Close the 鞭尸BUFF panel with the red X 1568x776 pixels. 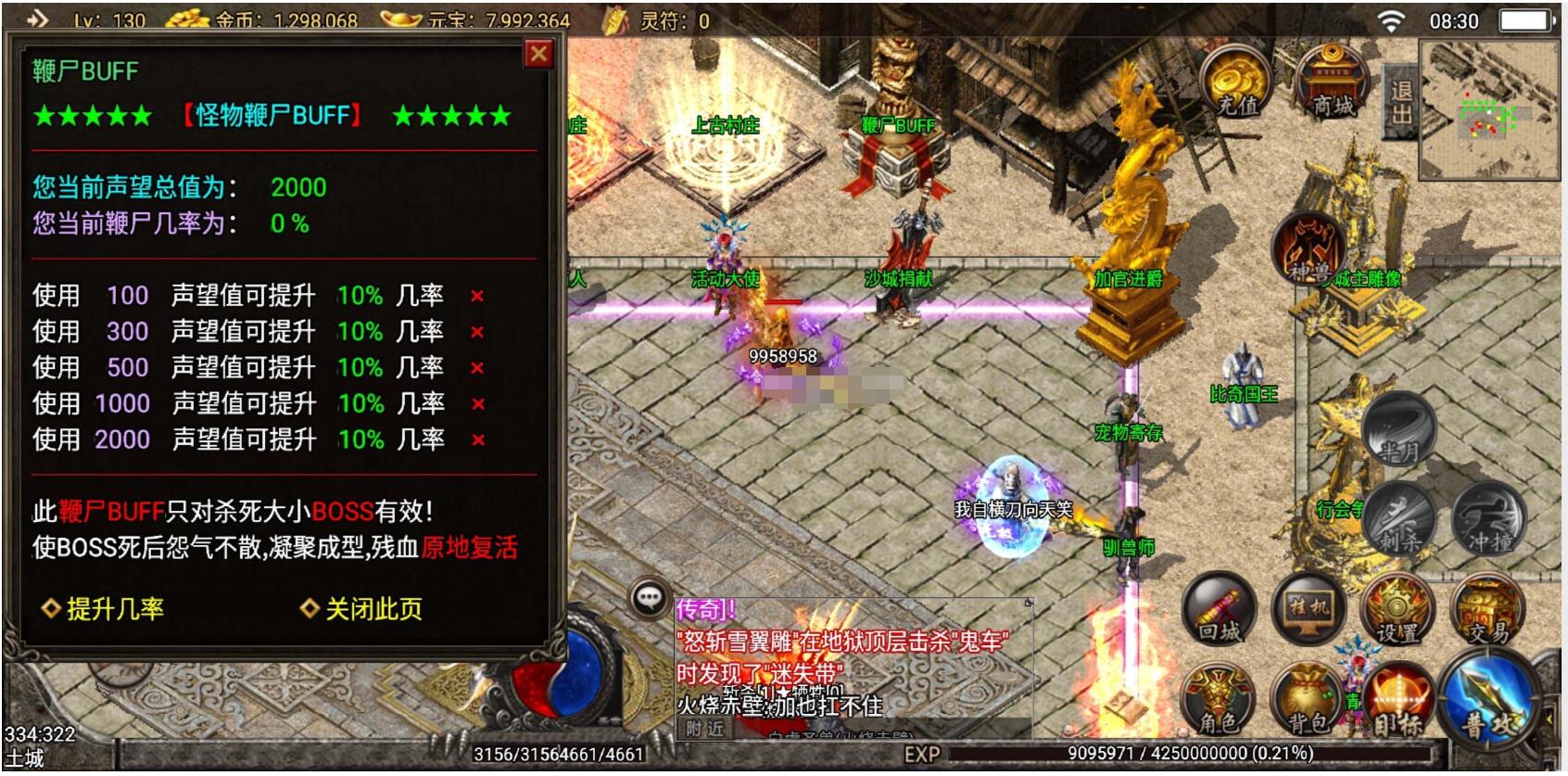point(538,55)
